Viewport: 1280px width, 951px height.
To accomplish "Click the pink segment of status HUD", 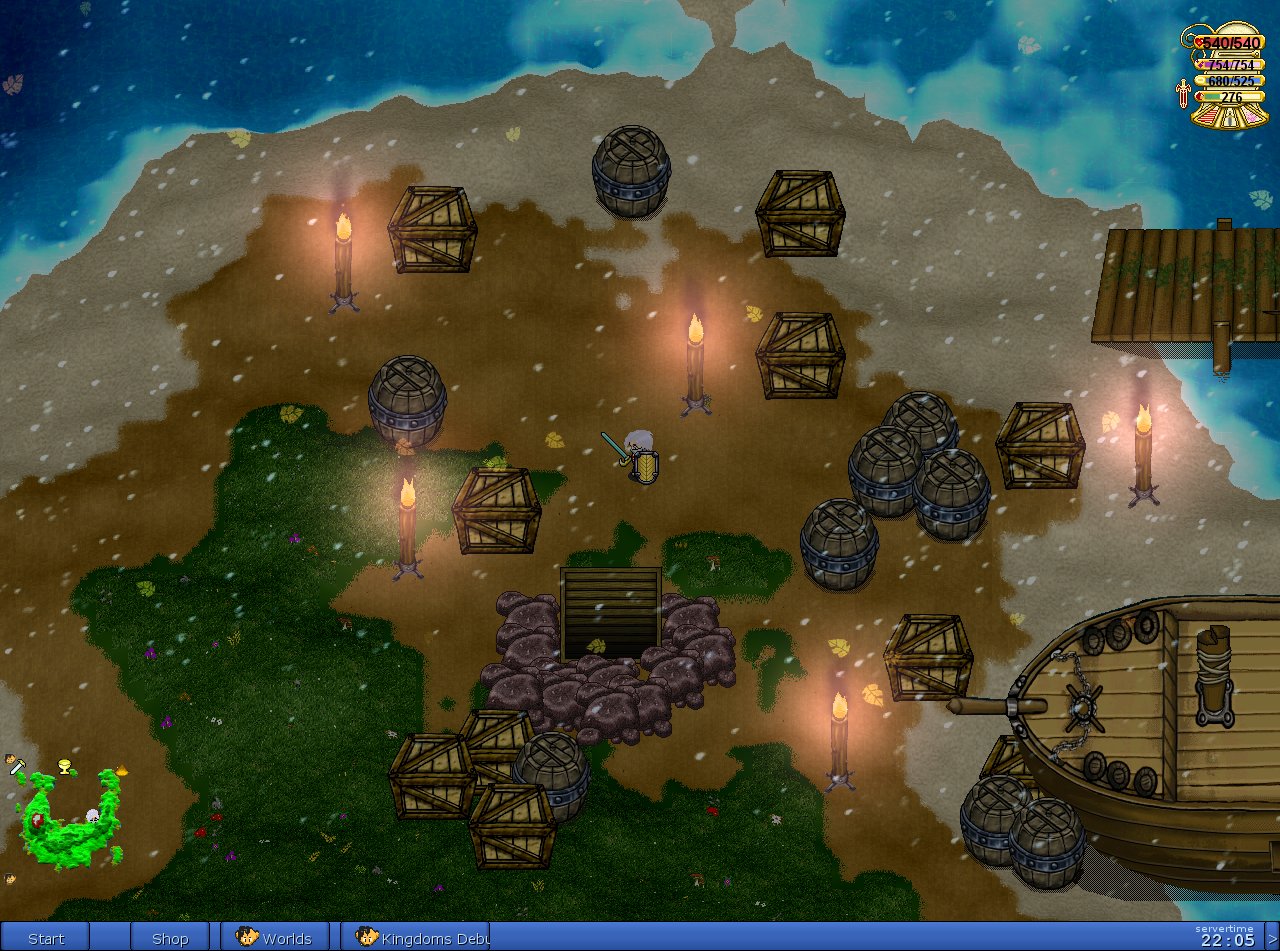I will pyautogui.click(x=1254, y=118).
